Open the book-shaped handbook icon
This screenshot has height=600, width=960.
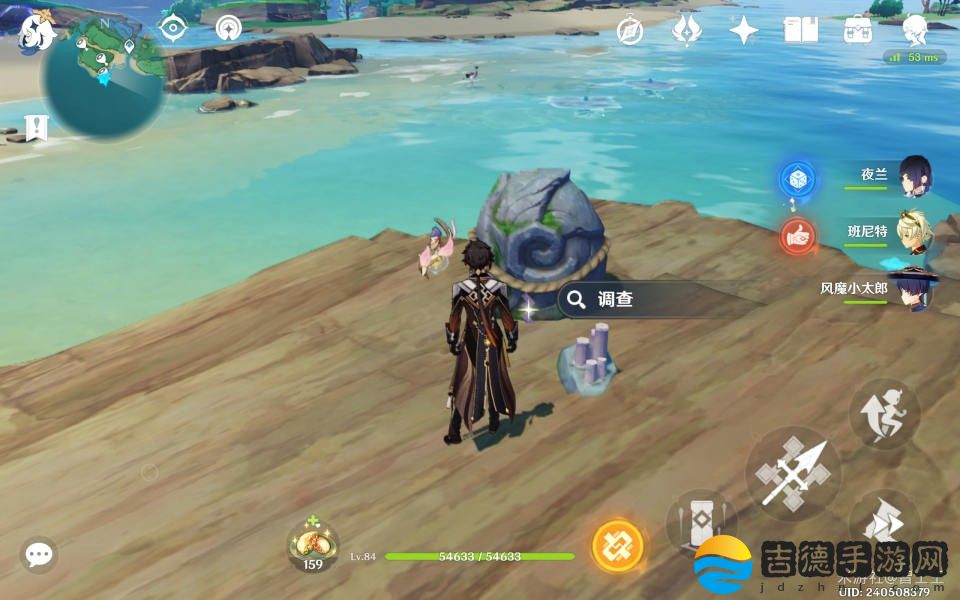pos(800,31)
